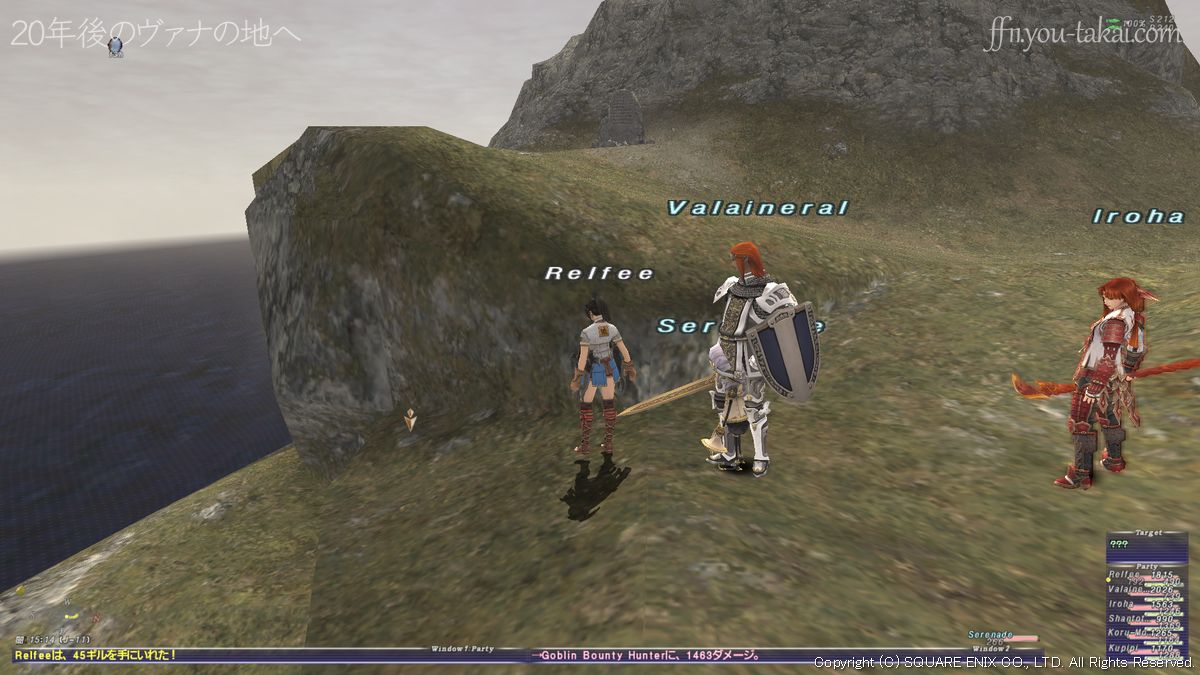Click the ??? target window
The image size is (1200, 675).
click(1146, 545)
